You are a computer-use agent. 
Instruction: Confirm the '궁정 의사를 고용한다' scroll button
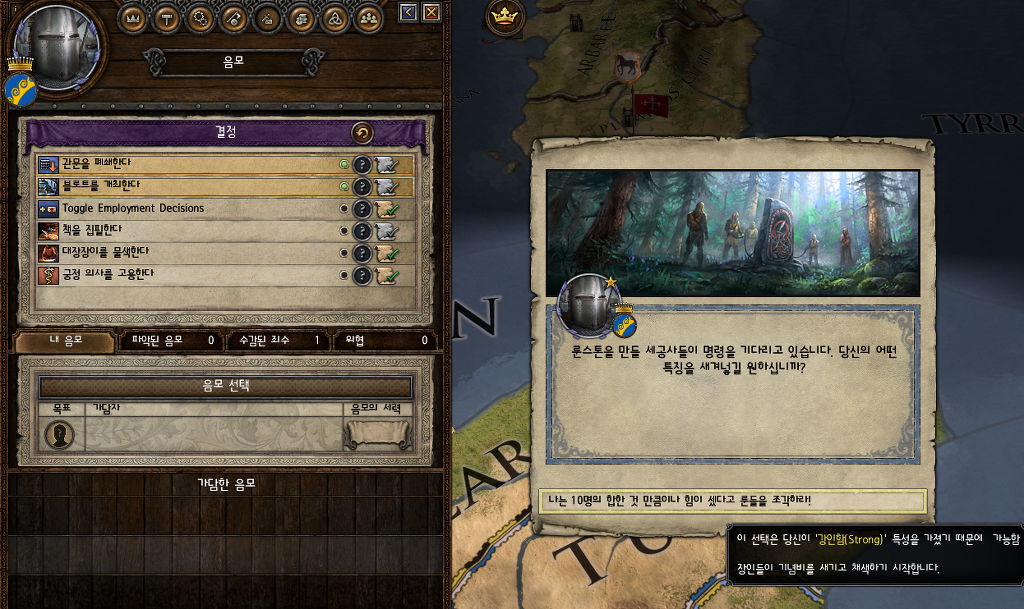388,274
